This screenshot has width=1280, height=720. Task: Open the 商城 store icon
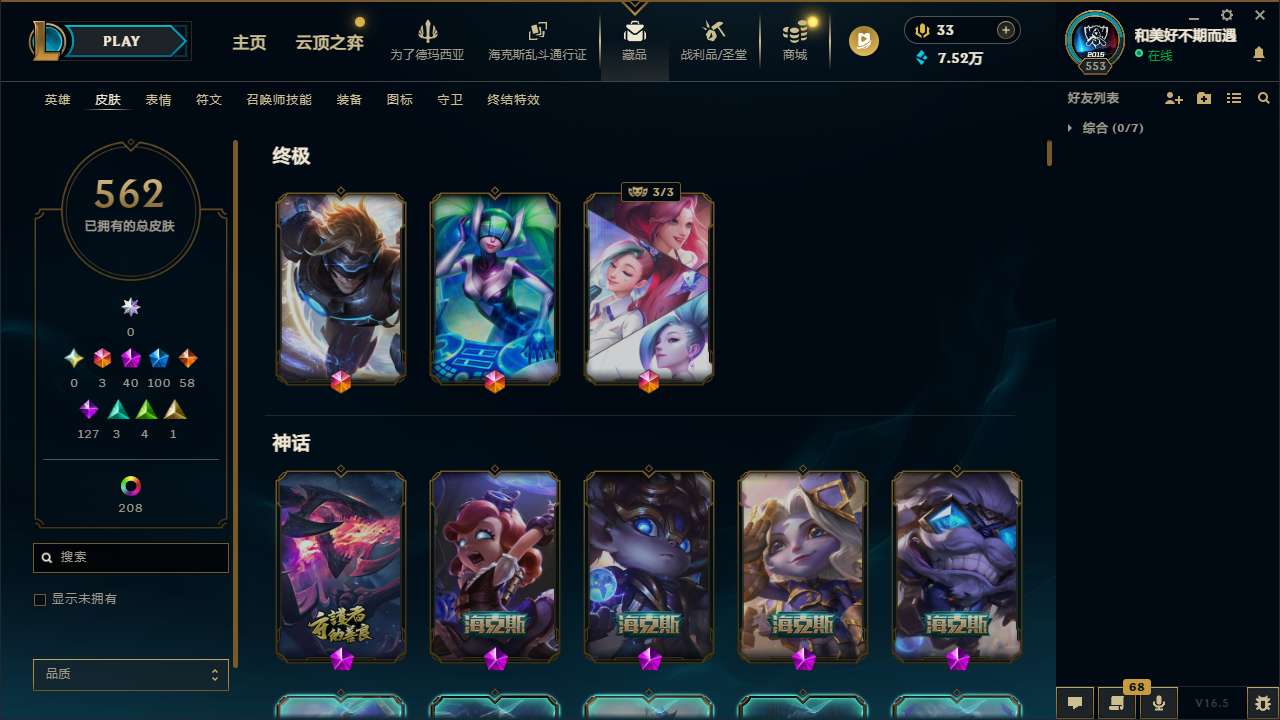[x=794, y=38]
